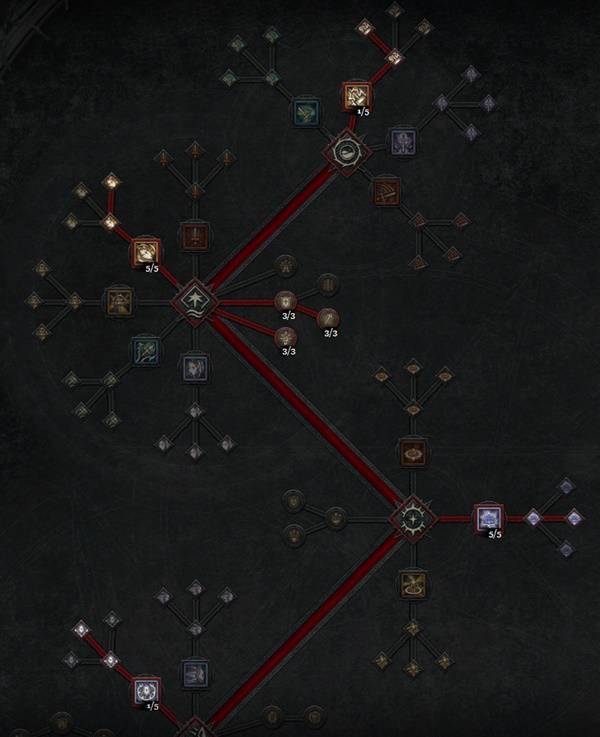Click the dark red skill above the arrow hub
Viewport: 600px width, 737px height.
tap(193, 236)
